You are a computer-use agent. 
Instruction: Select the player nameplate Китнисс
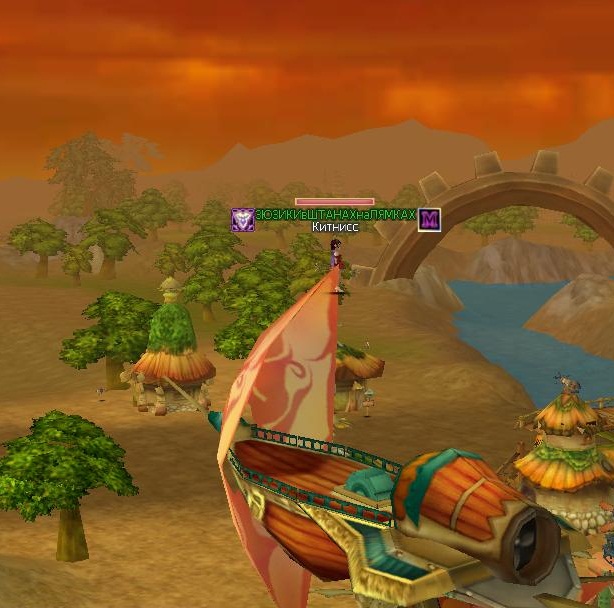(x=335, y=228)
